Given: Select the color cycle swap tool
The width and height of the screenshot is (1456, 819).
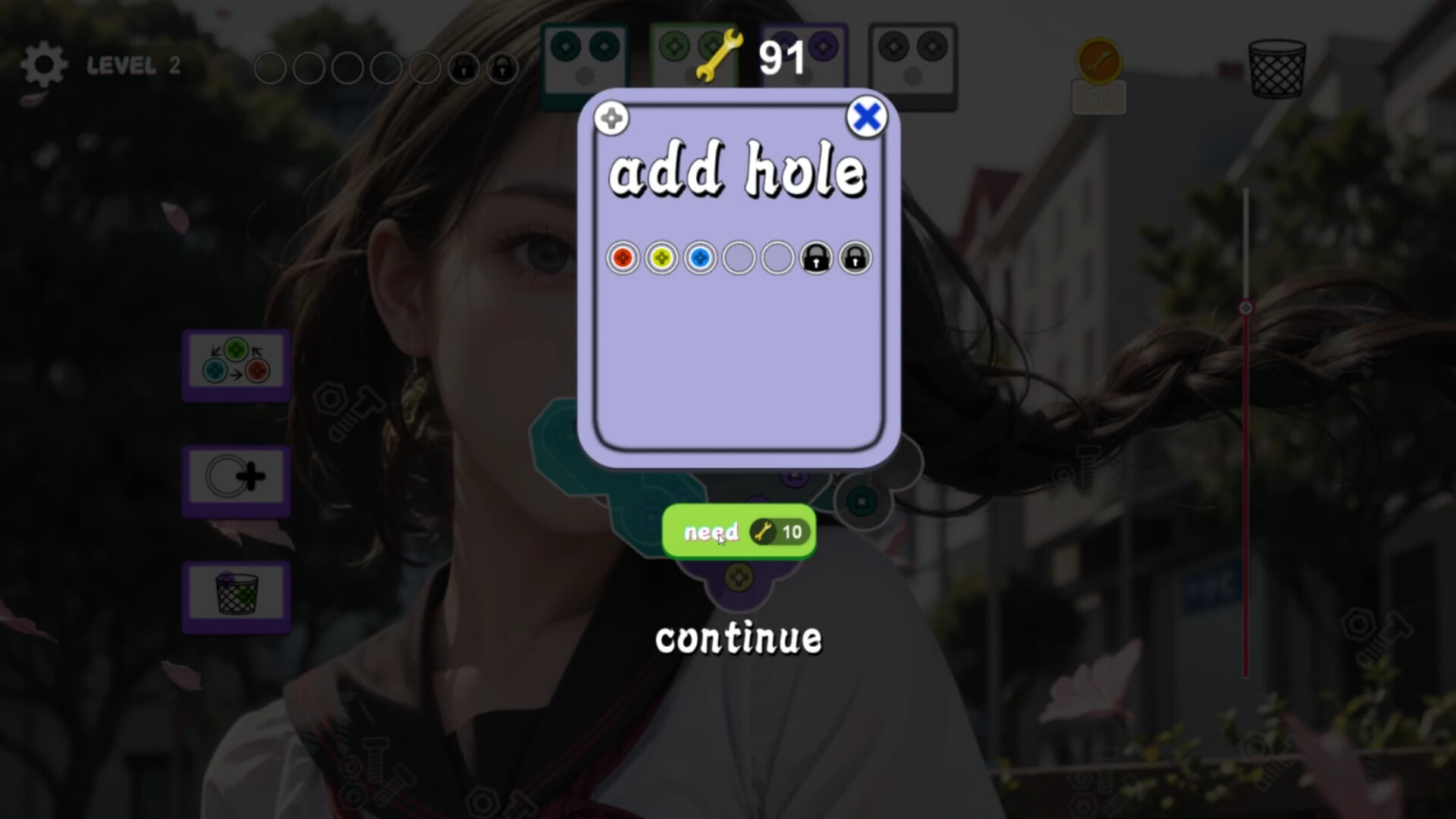Looking at the screenshot, I should pos(236,362).
